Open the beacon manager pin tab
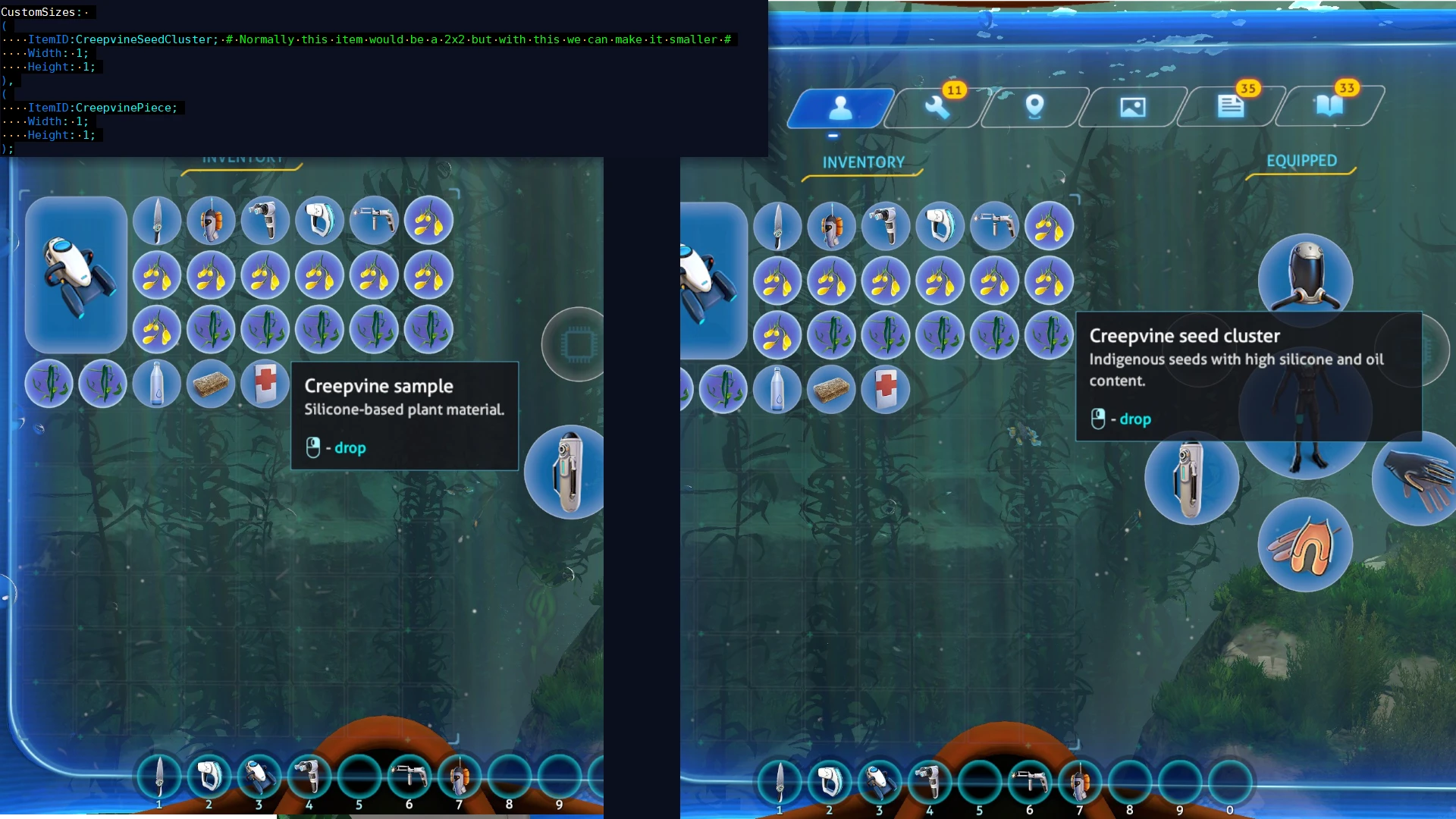The height and width of the screenshot is (819, 1456). pyautogui.click(x=1036, y=108)
